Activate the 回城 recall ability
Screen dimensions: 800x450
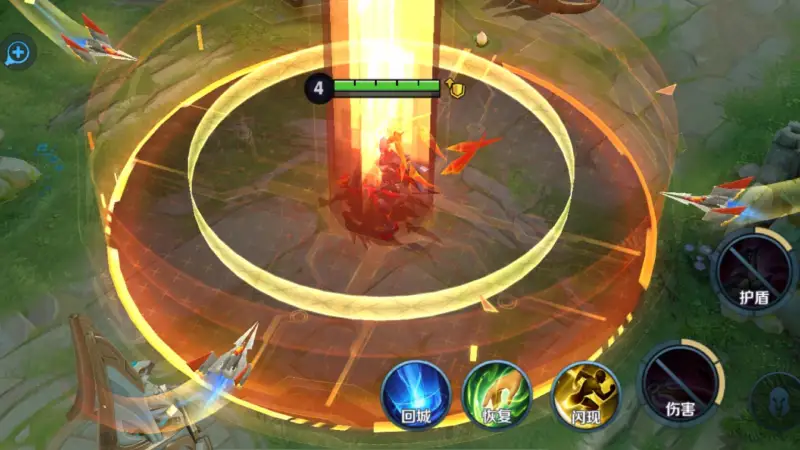[x=415, y=393]
